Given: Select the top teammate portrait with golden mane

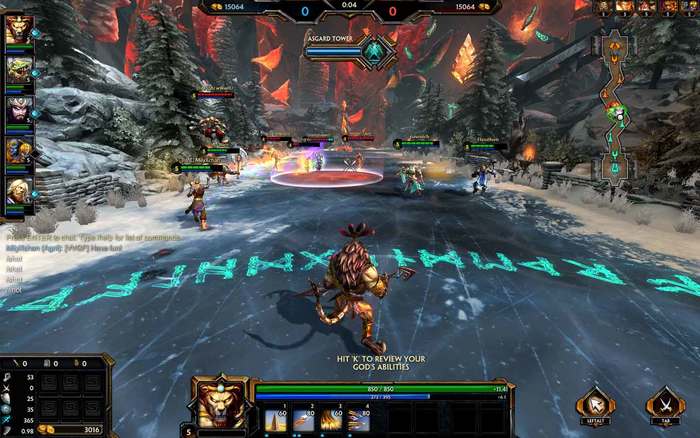Looking at the screenshot, I should point(16,32).
